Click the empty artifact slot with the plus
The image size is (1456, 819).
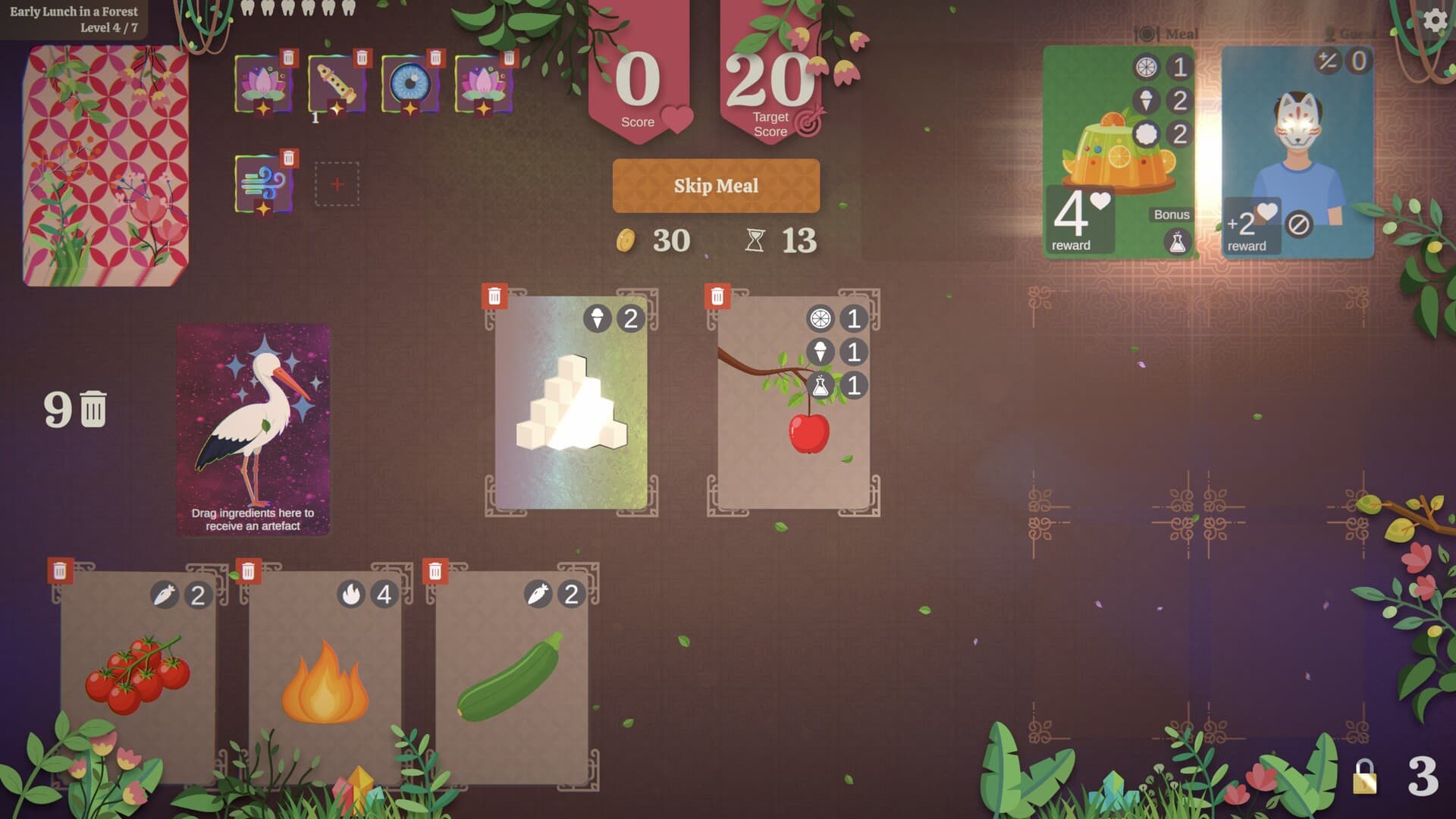(x=337, y=184)
